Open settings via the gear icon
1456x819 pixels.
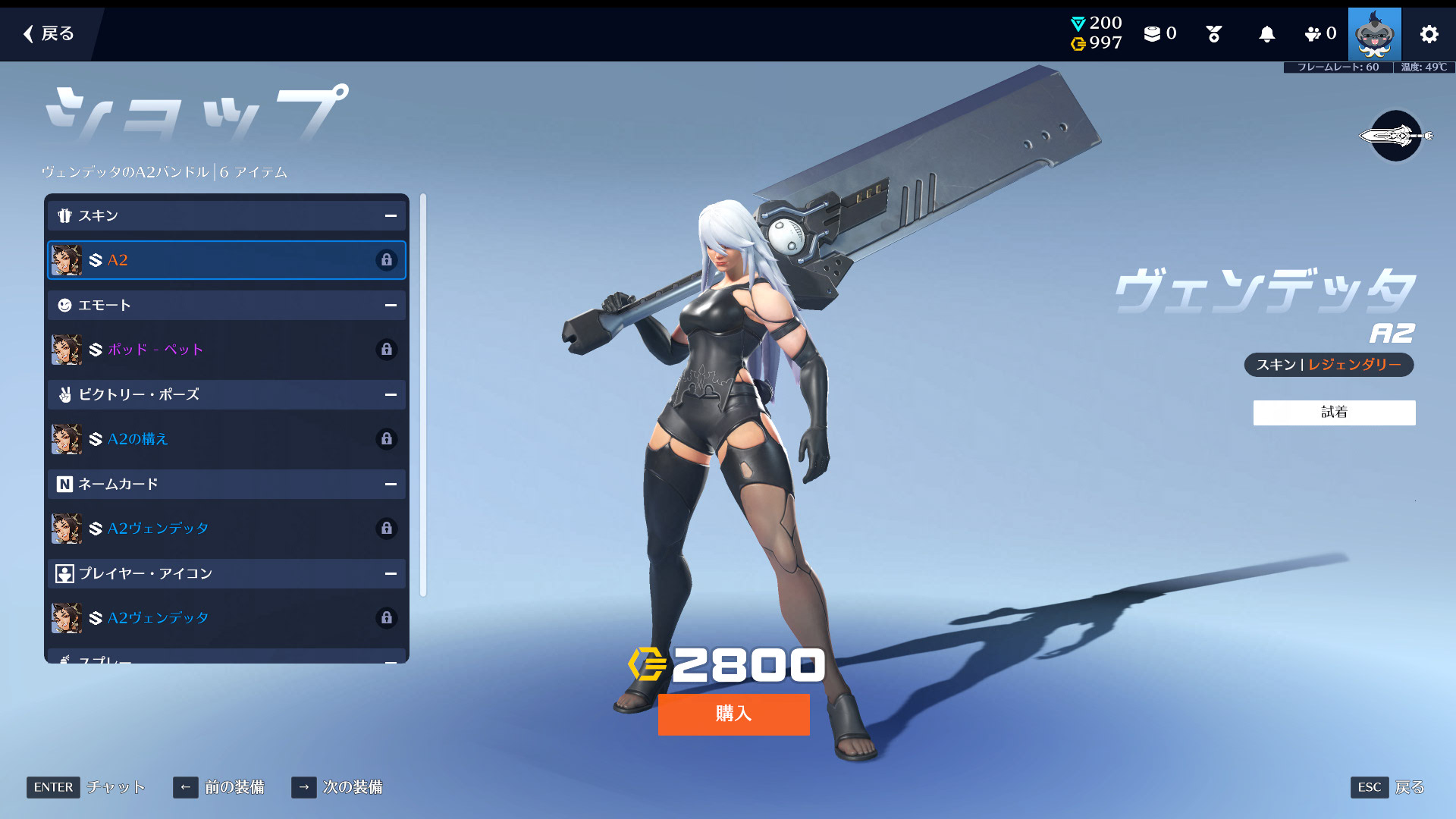click(1429, 34)
